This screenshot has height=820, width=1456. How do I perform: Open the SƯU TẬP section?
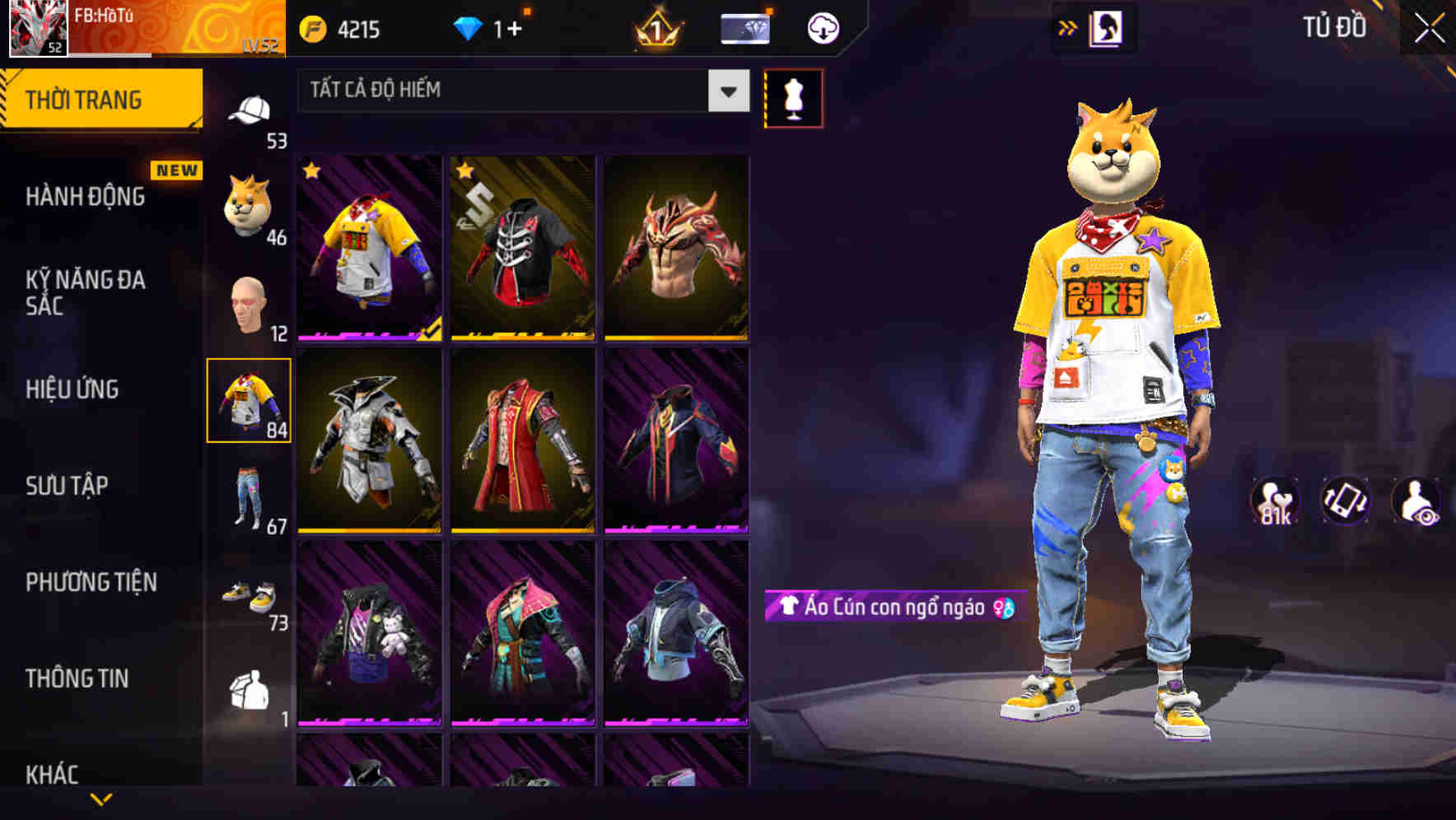(68, 486)
